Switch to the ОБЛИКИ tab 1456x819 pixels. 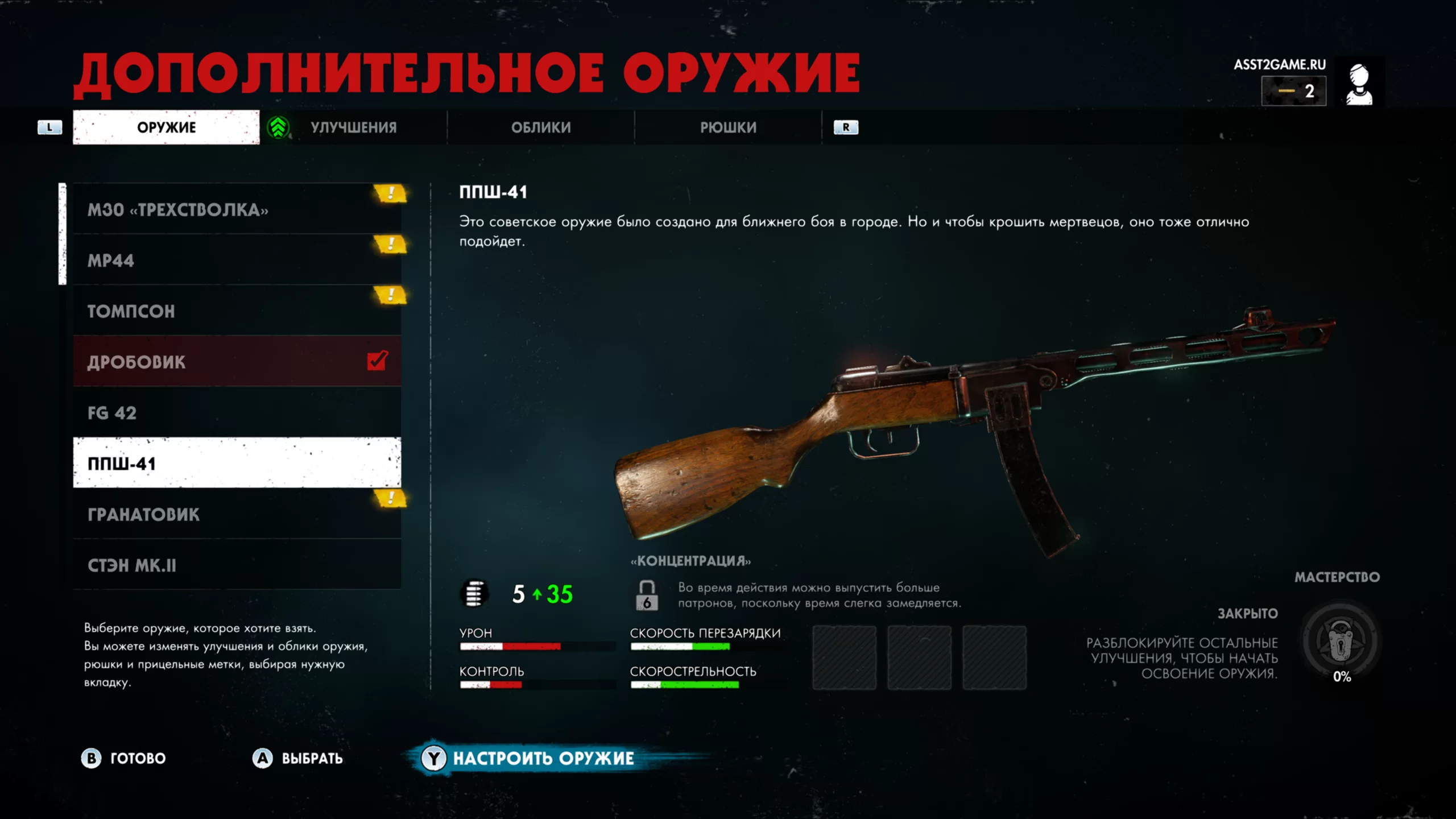540,127
